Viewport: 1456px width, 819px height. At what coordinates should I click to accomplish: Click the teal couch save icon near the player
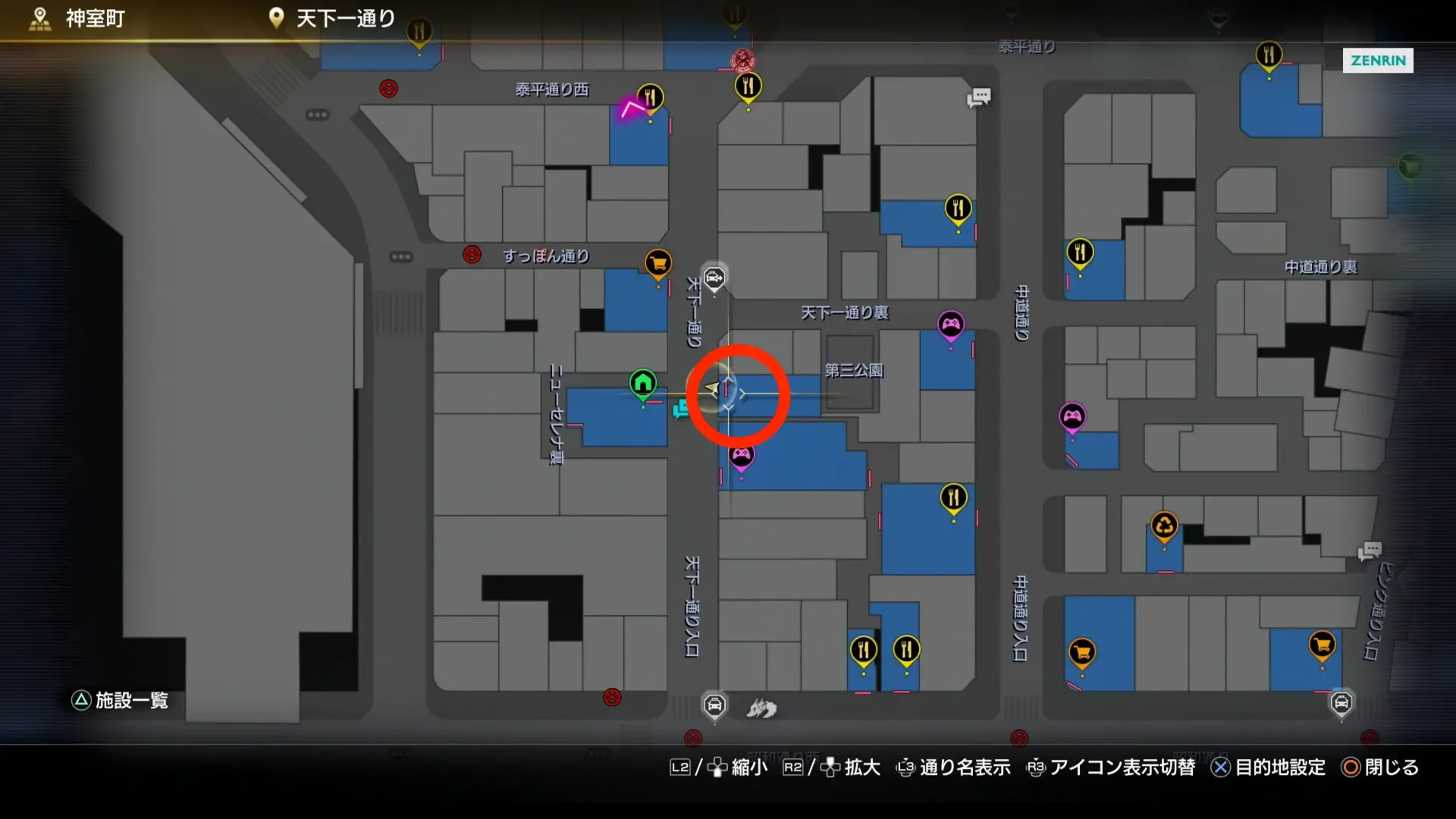pos(681,409)
